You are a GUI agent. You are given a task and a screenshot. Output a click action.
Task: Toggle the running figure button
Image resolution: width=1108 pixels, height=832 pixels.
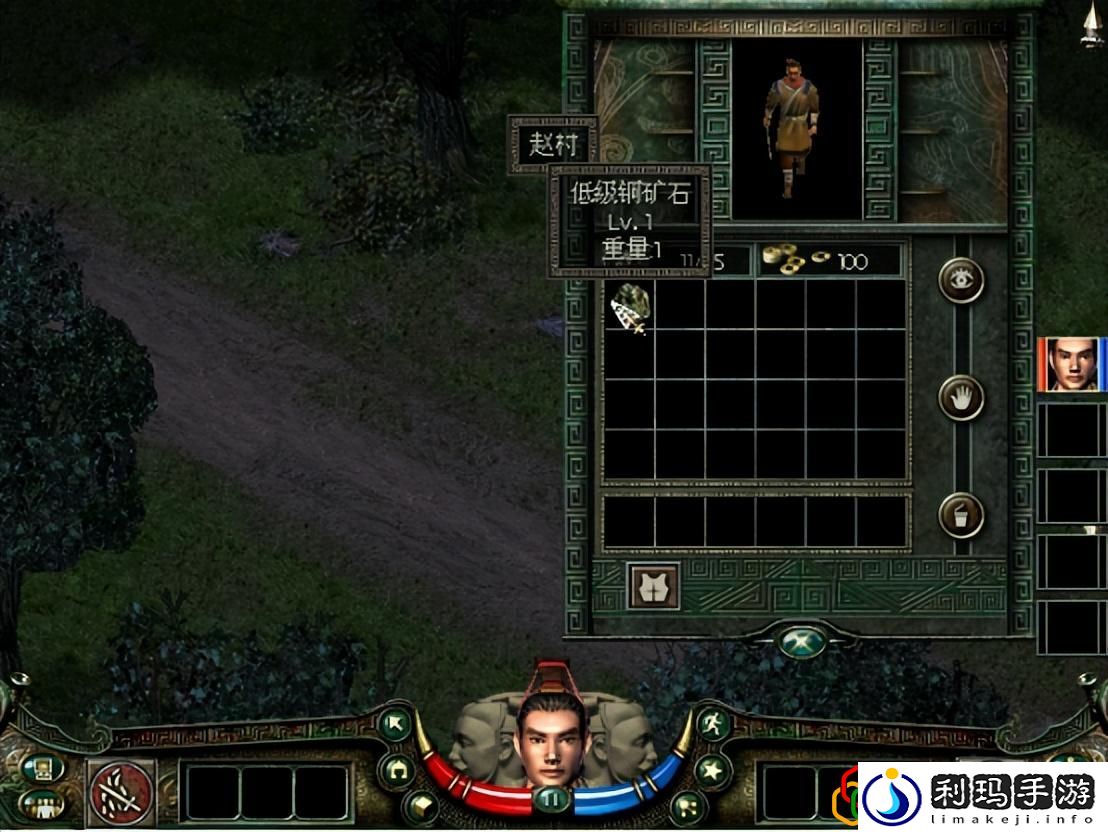(x=710, y=724)
